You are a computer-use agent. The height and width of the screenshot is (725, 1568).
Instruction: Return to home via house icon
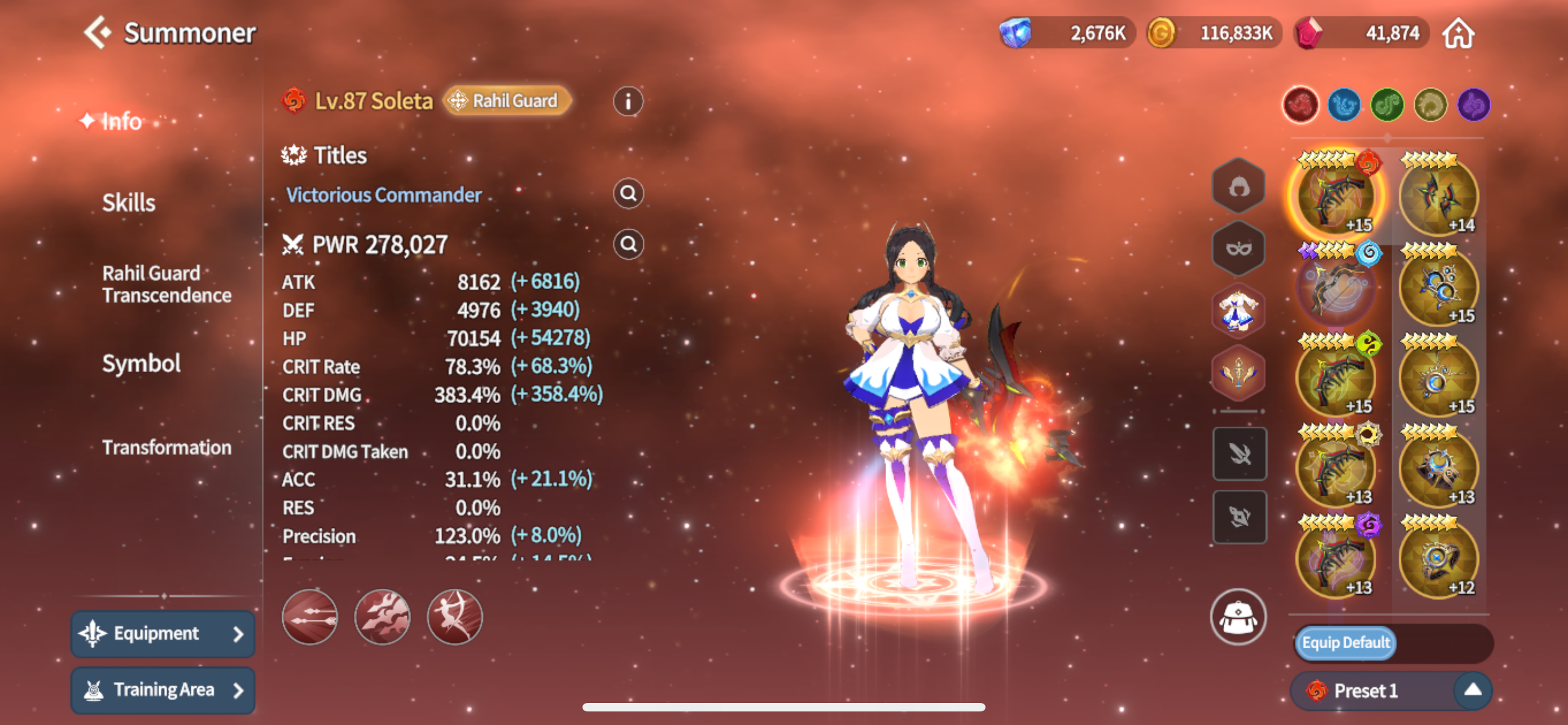click(1458, 33)
